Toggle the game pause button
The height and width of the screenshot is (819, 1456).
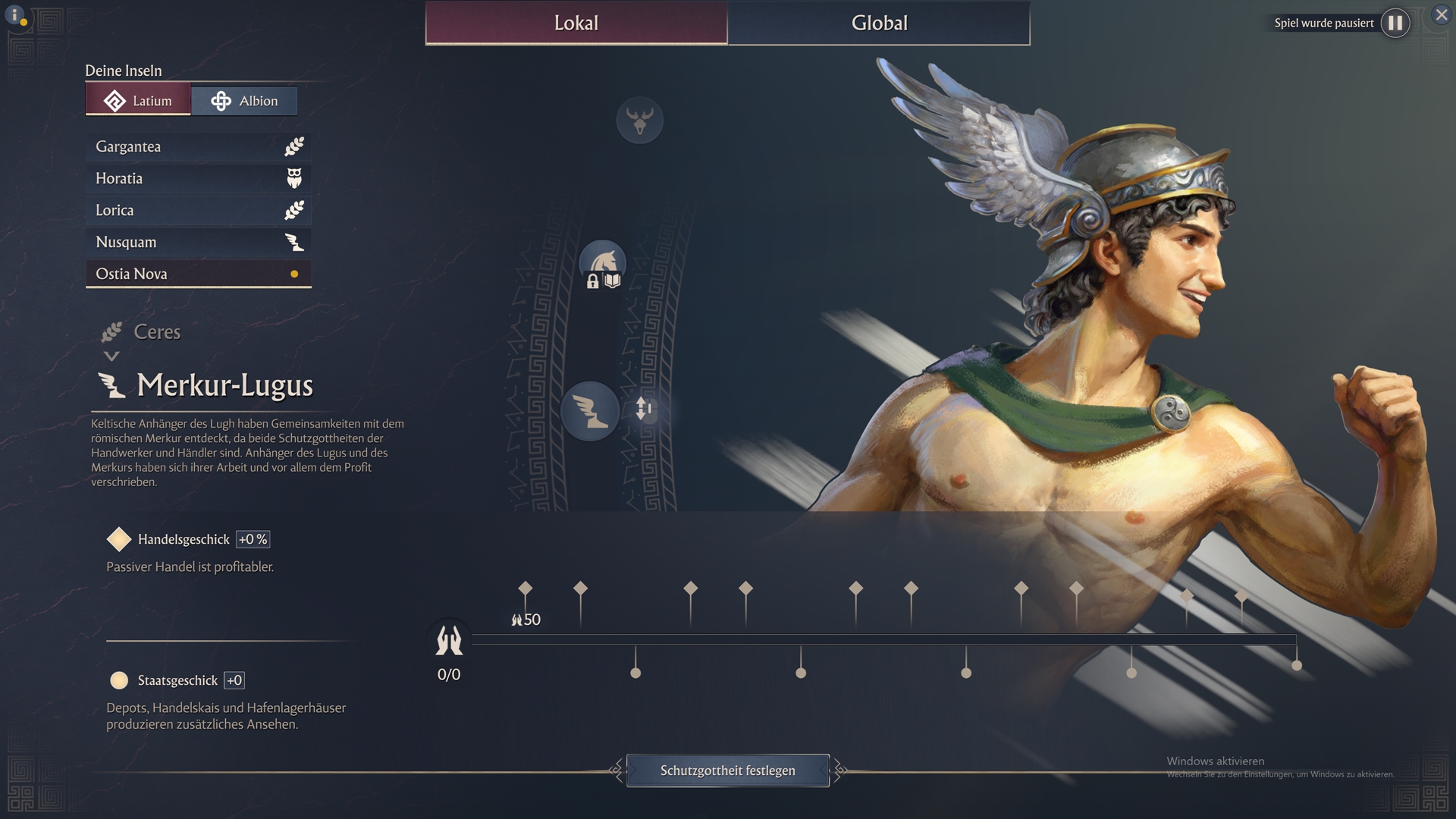click(1395, 23)
